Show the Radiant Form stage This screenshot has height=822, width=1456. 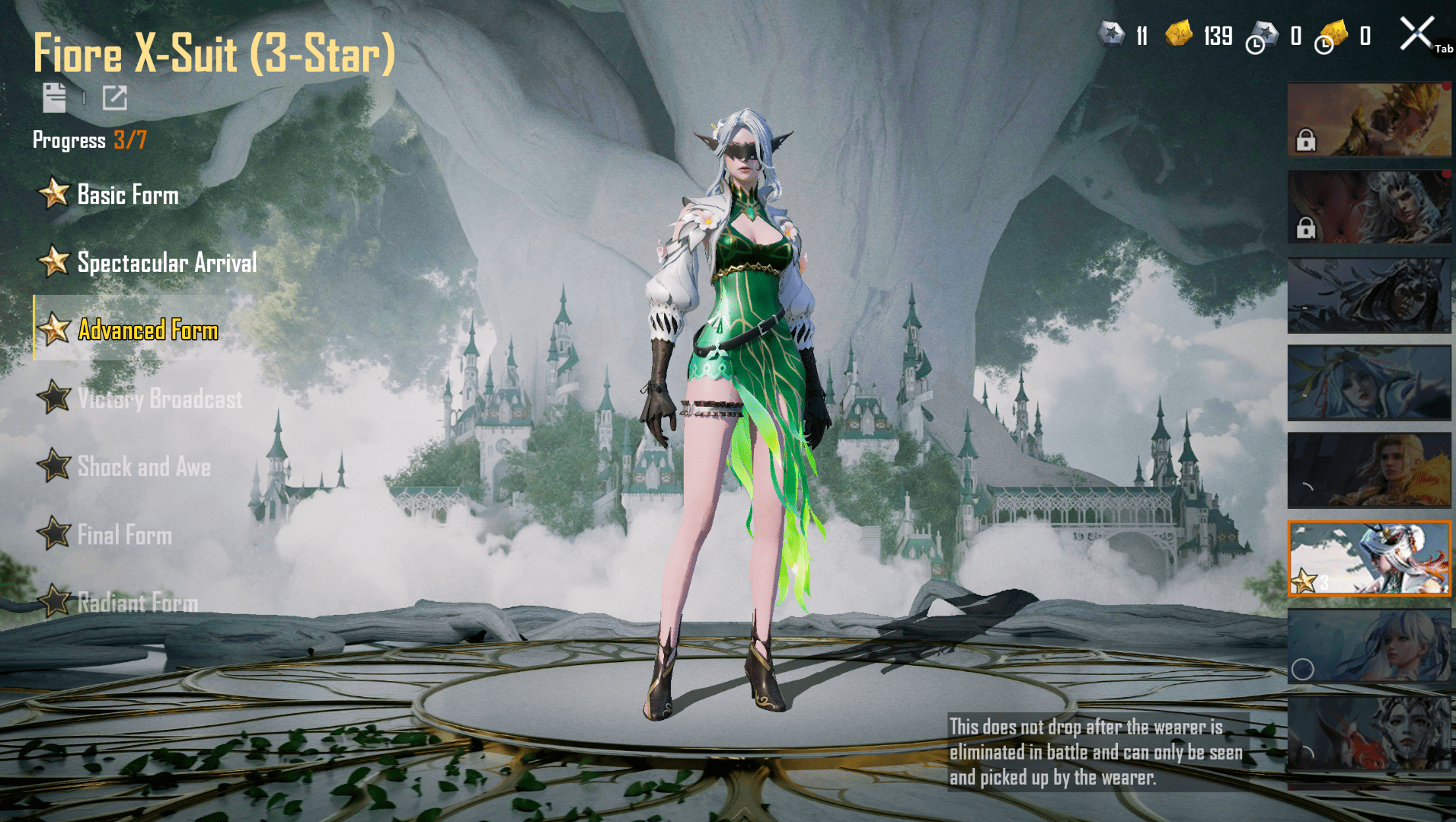click(x=137, y=603)
